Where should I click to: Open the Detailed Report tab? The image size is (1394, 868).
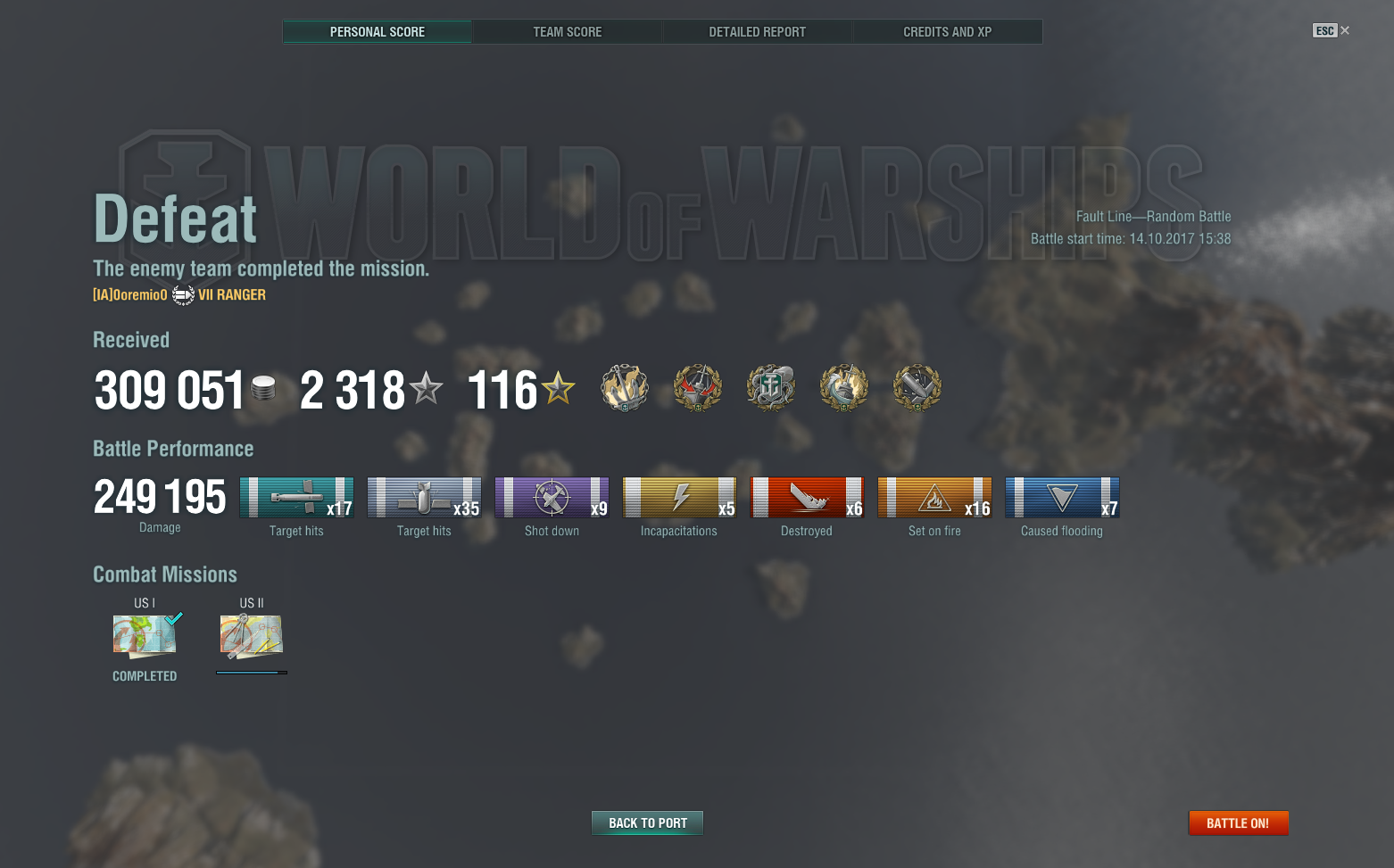click(757, 32)
